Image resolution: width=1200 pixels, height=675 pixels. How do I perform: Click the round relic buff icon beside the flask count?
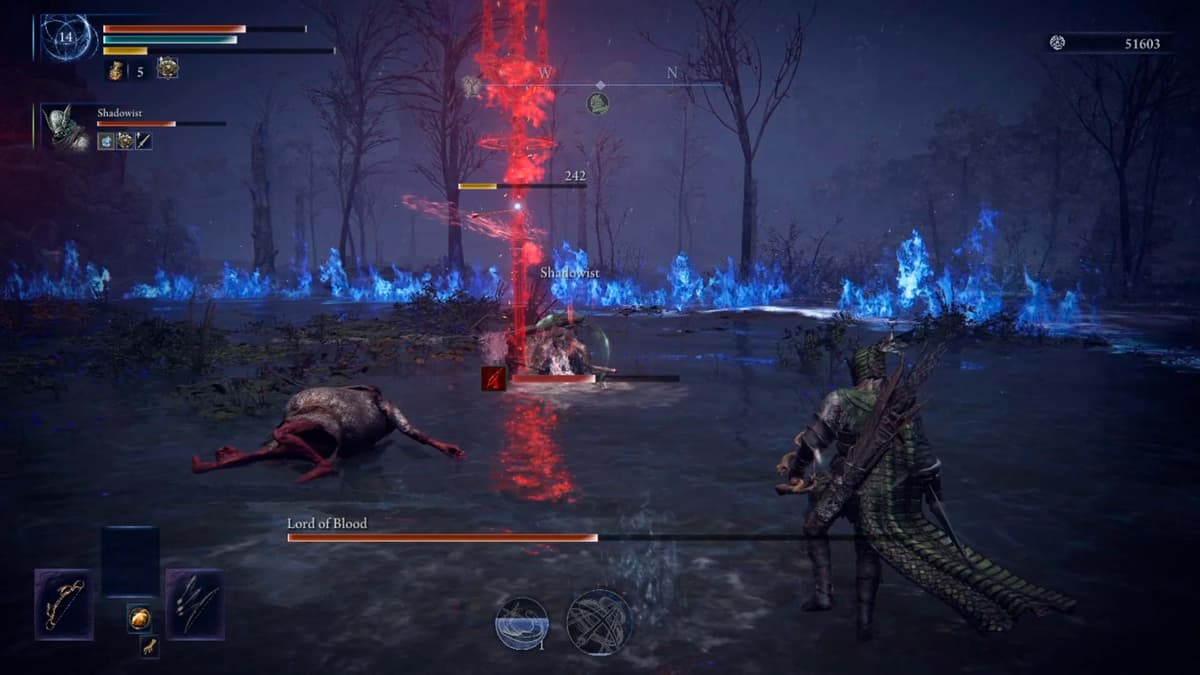coord(167,68)
